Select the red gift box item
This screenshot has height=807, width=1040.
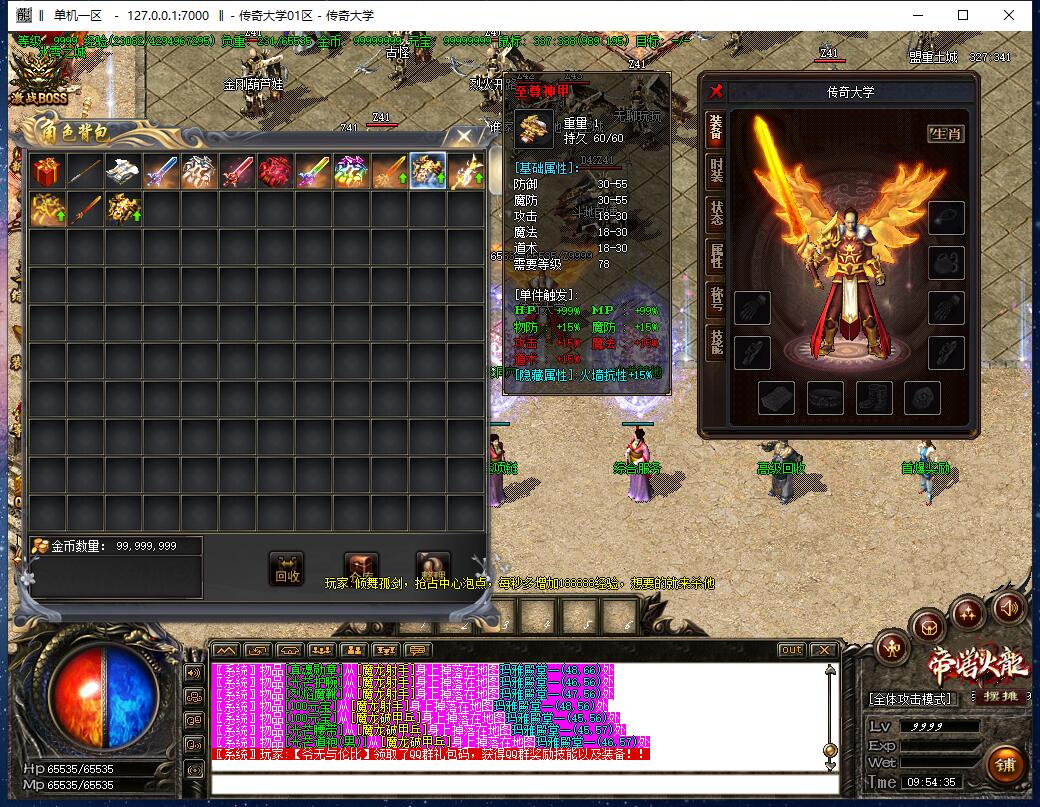[x=46, y=171]
